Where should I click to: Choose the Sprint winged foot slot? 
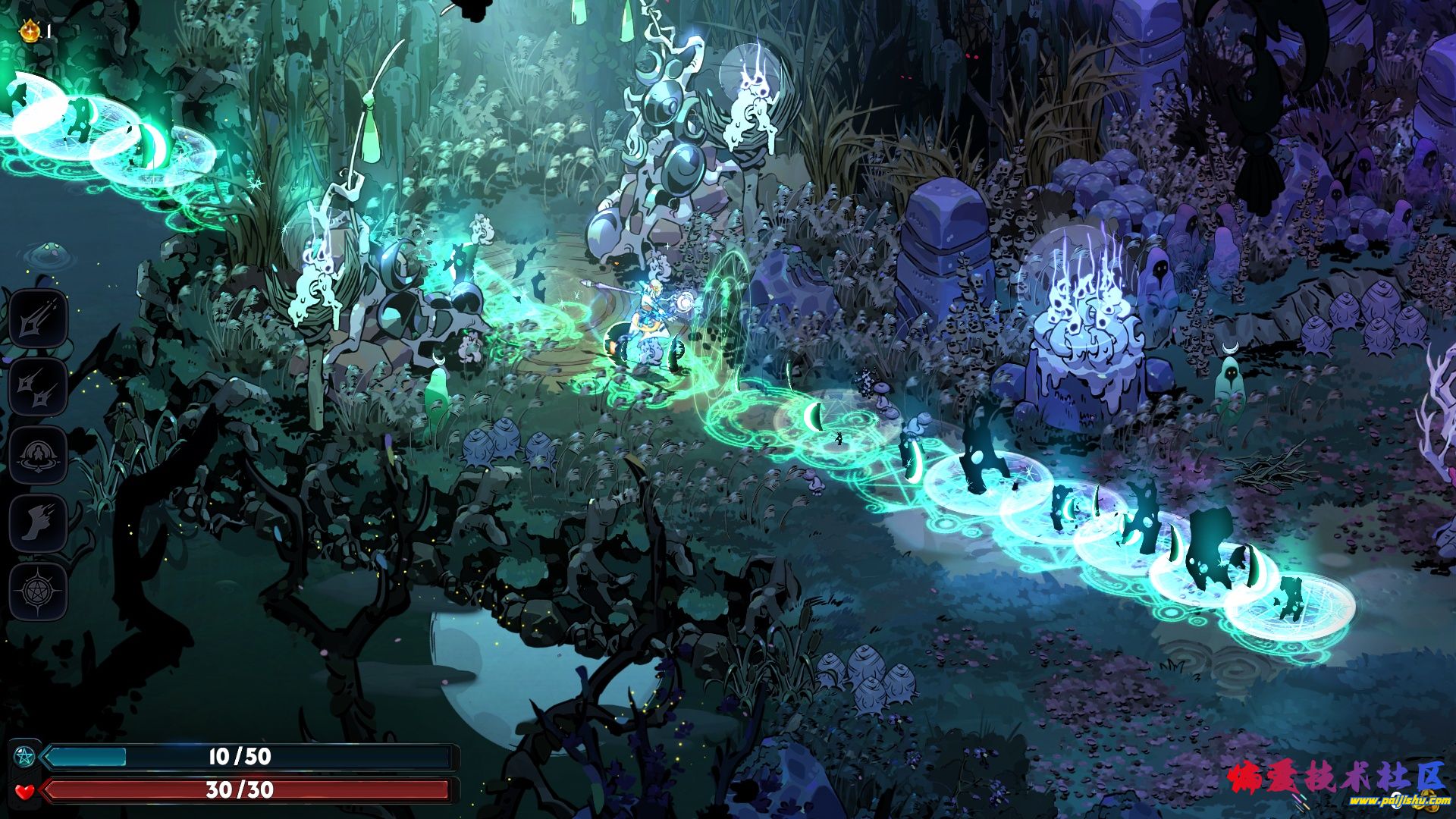[38, 523]
